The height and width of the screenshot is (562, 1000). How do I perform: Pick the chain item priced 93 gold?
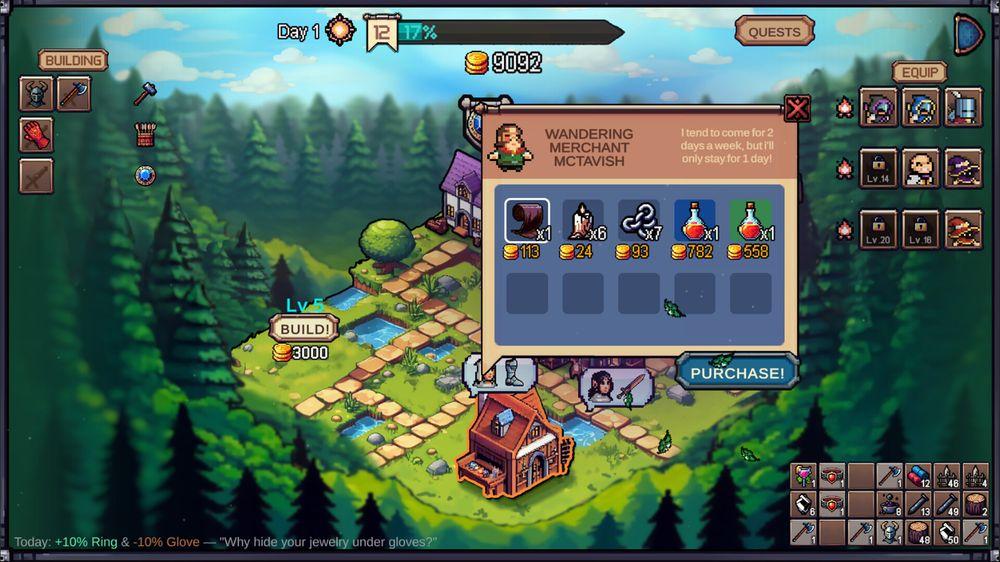(x=638, y=221)
